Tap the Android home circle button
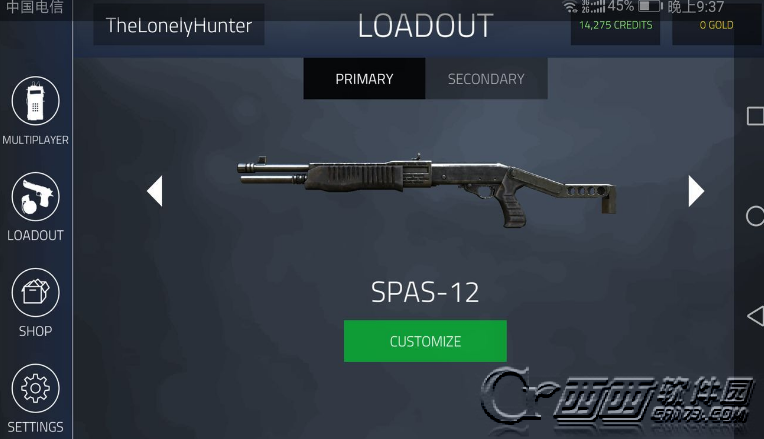764x439 pixels. click(755, 216)
